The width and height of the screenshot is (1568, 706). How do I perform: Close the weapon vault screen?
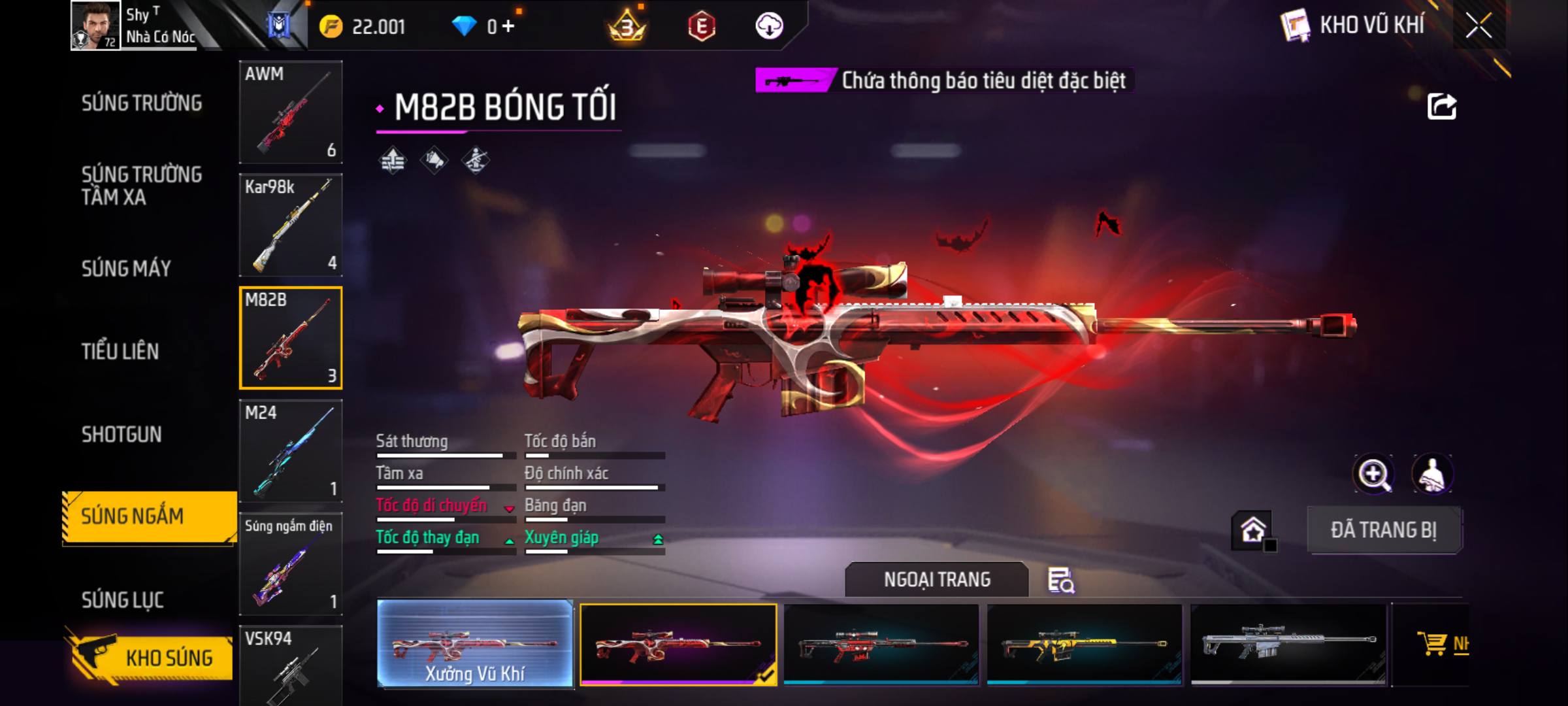tap(1478, 26)
